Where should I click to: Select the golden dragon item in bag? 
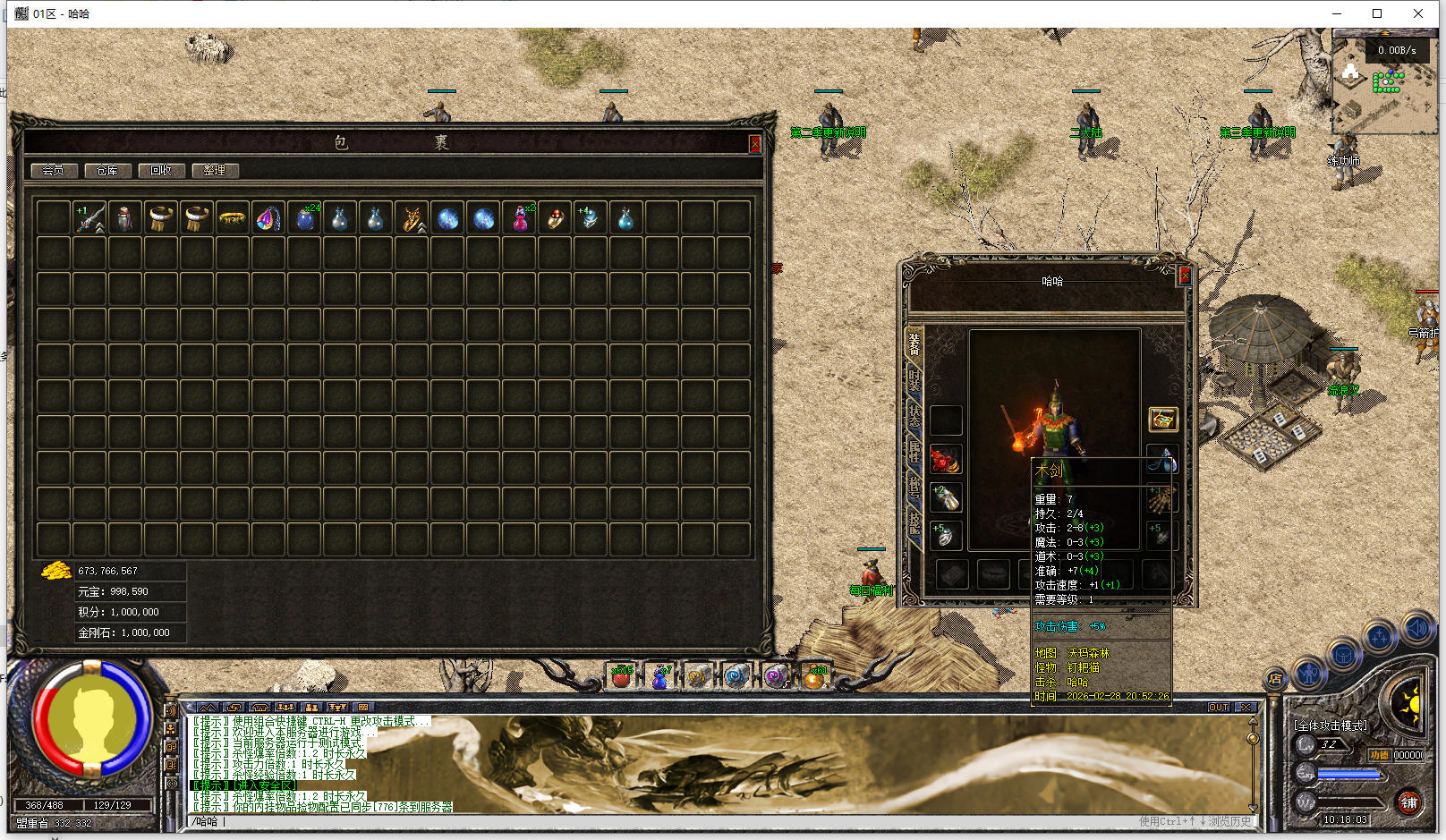pos(412,218)
